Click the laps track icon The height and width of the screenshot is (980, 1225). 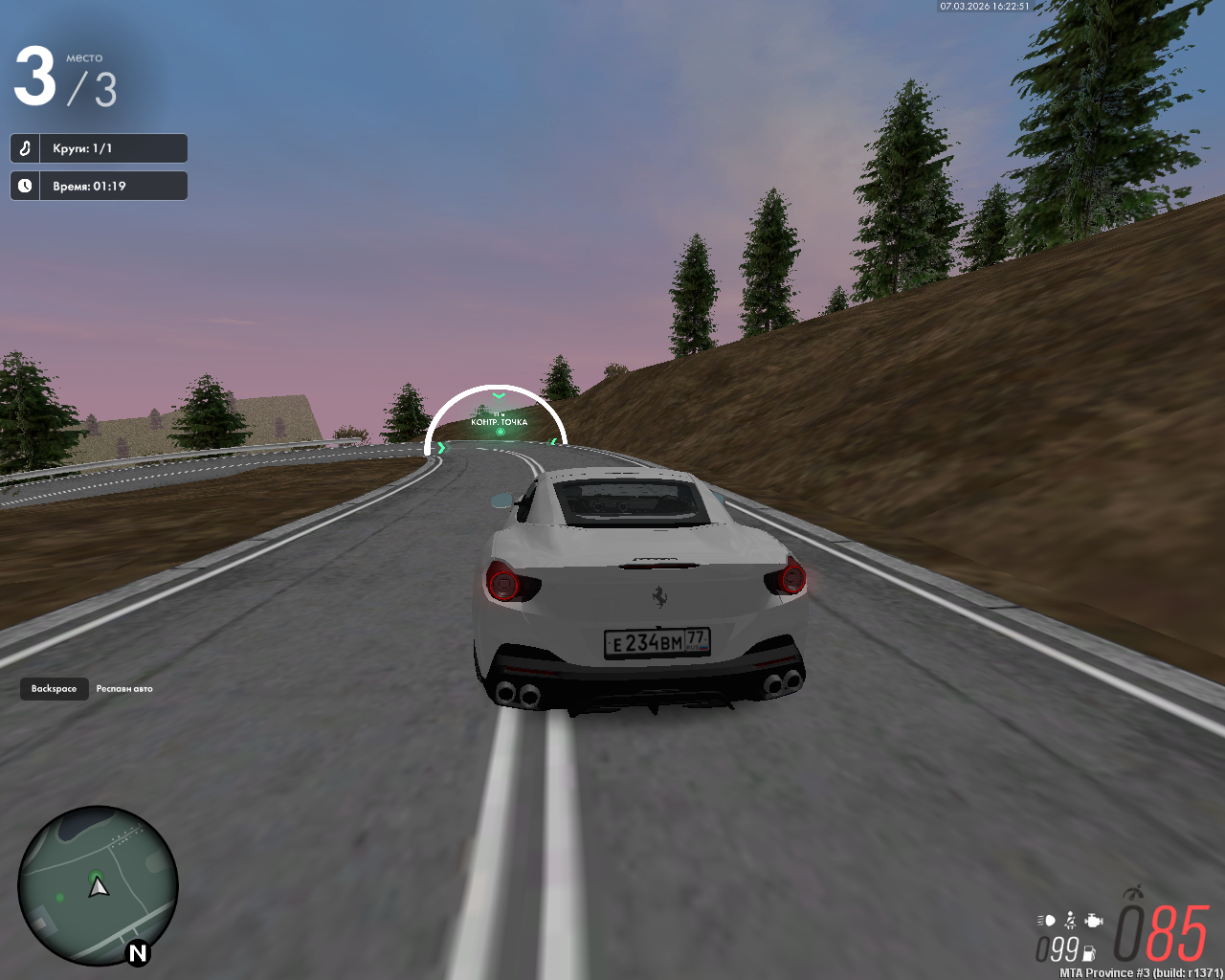tap(25, 148)
